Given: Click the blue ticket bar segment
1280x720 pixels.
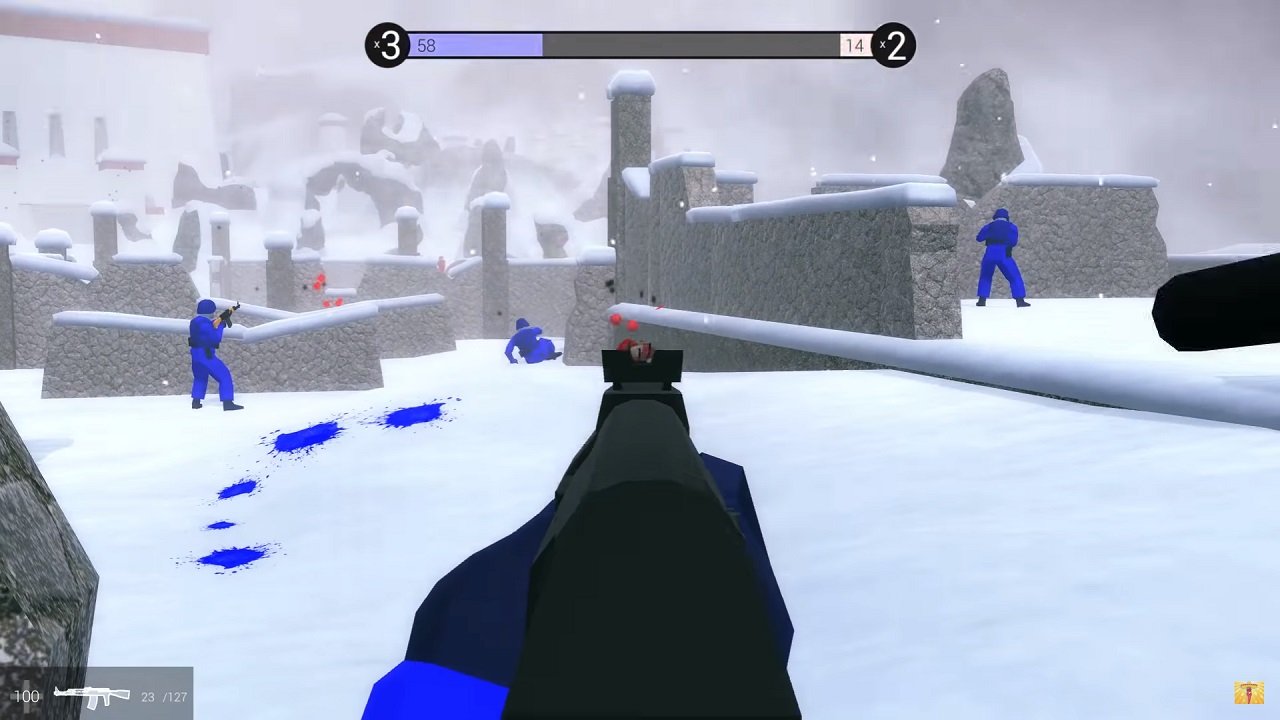Looking at the screenshot, I should (480, 46).
